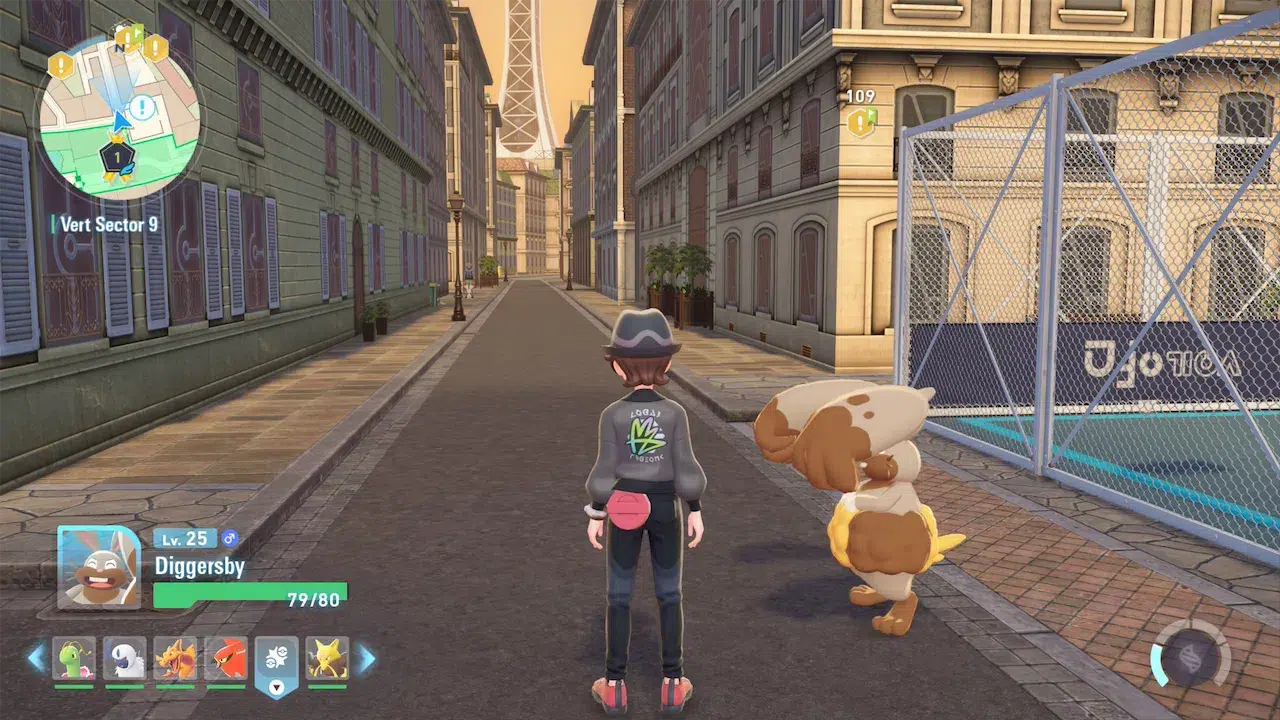Click the yellow quest marker labeled 109
The image size is (1280, 720).
[x=860, y=122]
